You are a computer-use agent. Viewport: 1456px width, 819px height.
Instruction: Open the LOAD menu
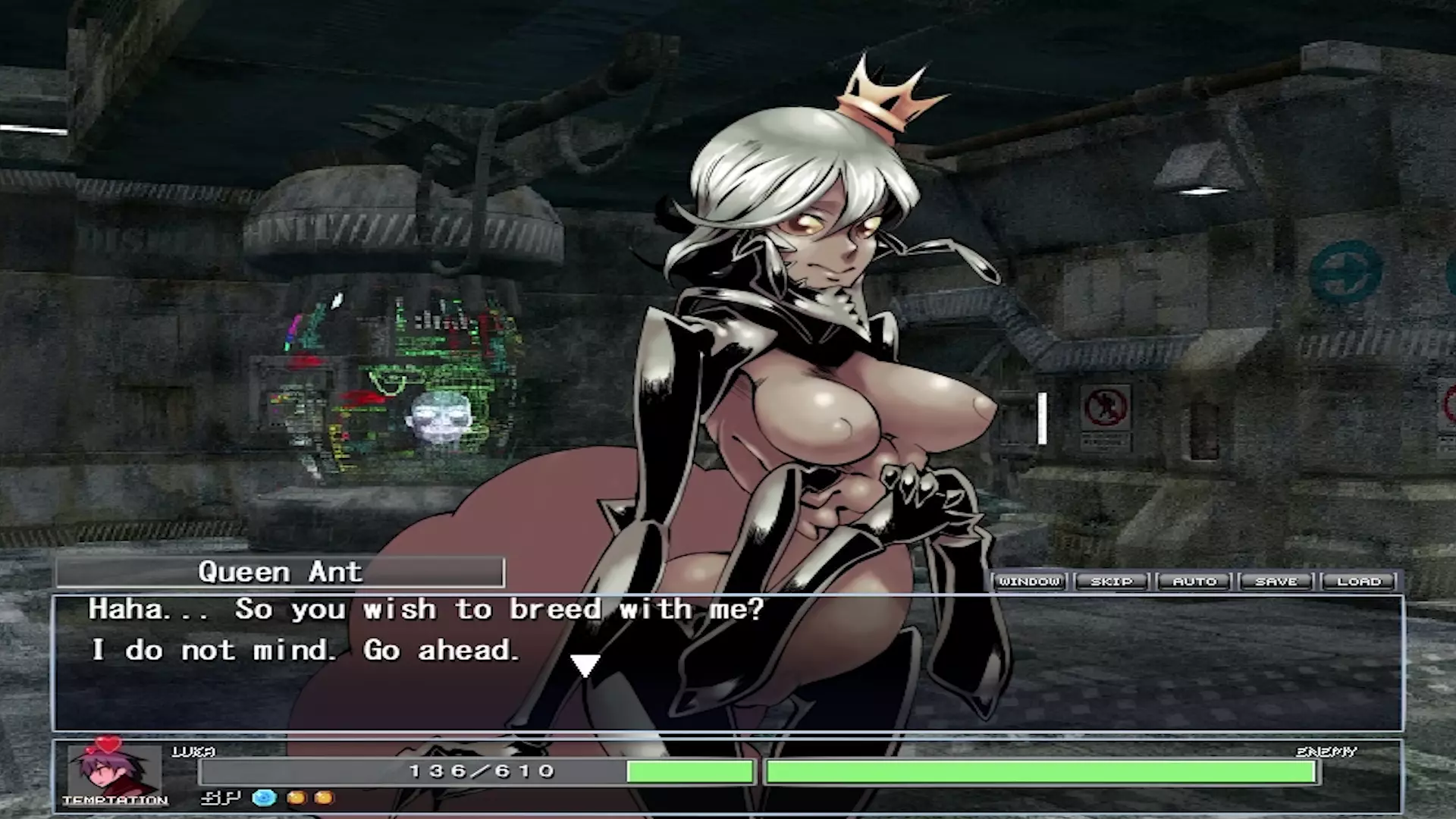[x=1359, y=582]
